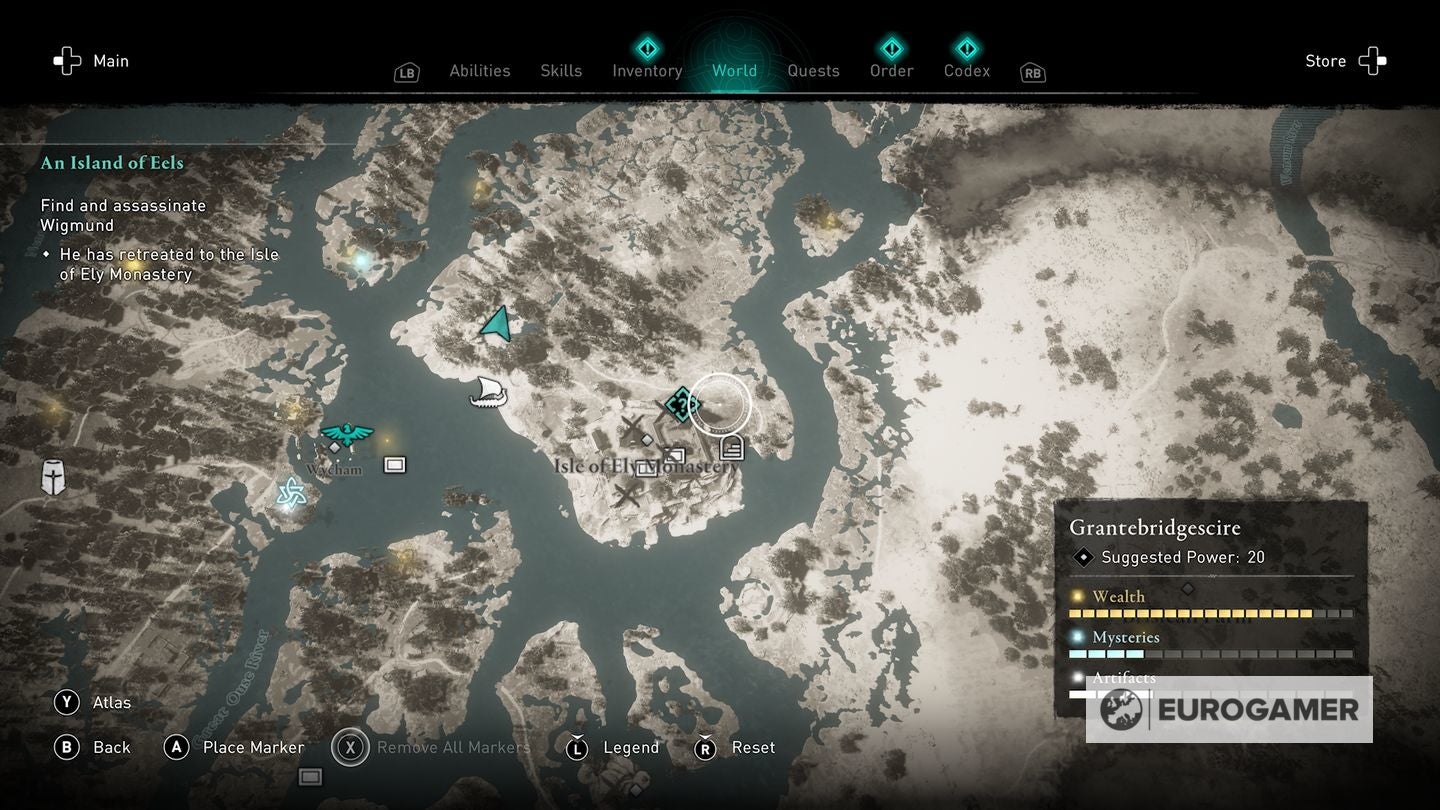This screenshot has width=1440, height=810.
Task: Open the Skills tab
Action: pyautogui.click(x=560, y=71)
